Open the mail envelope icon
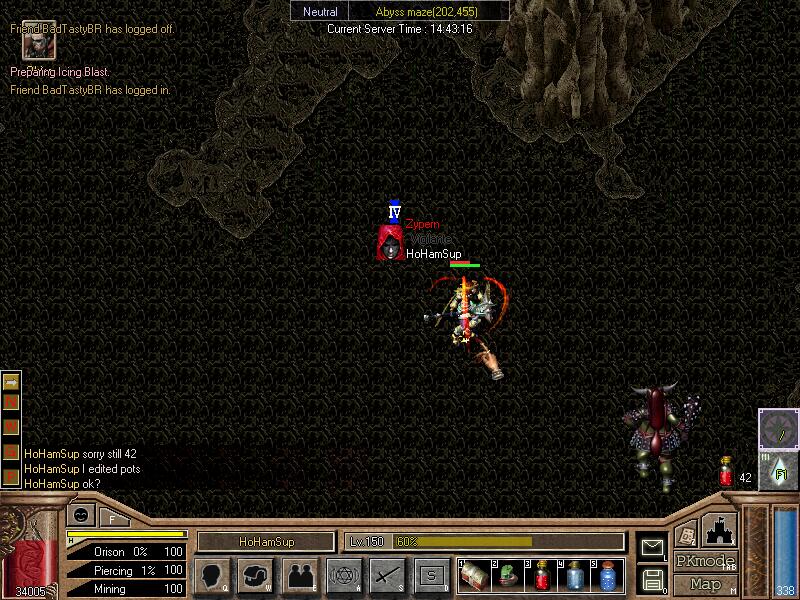This screenshot has height=600, width=800. point(652,547)
